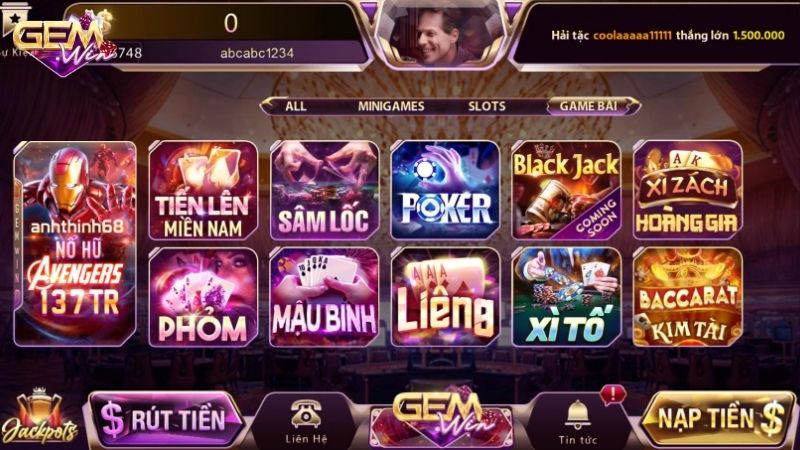Select the Black Jack coming soon tile
800x450 pixels.
[566, 189]
